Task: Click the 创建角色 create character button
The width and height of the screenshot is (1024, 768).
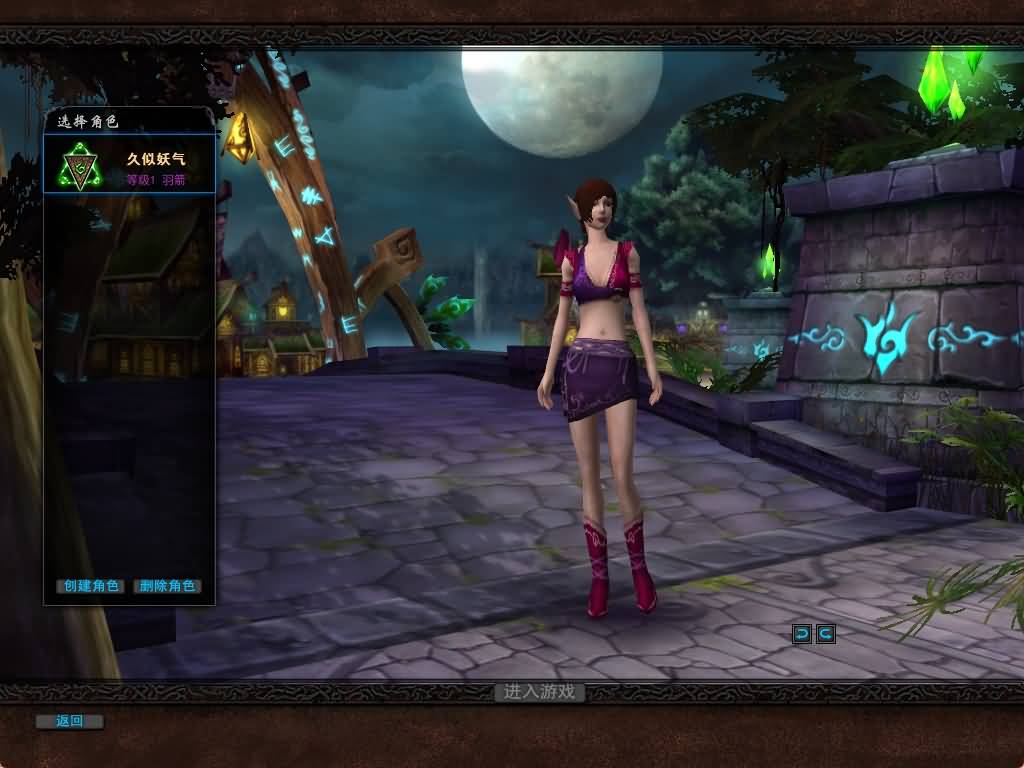Action: pyautogui.click(x=90, y=586)
